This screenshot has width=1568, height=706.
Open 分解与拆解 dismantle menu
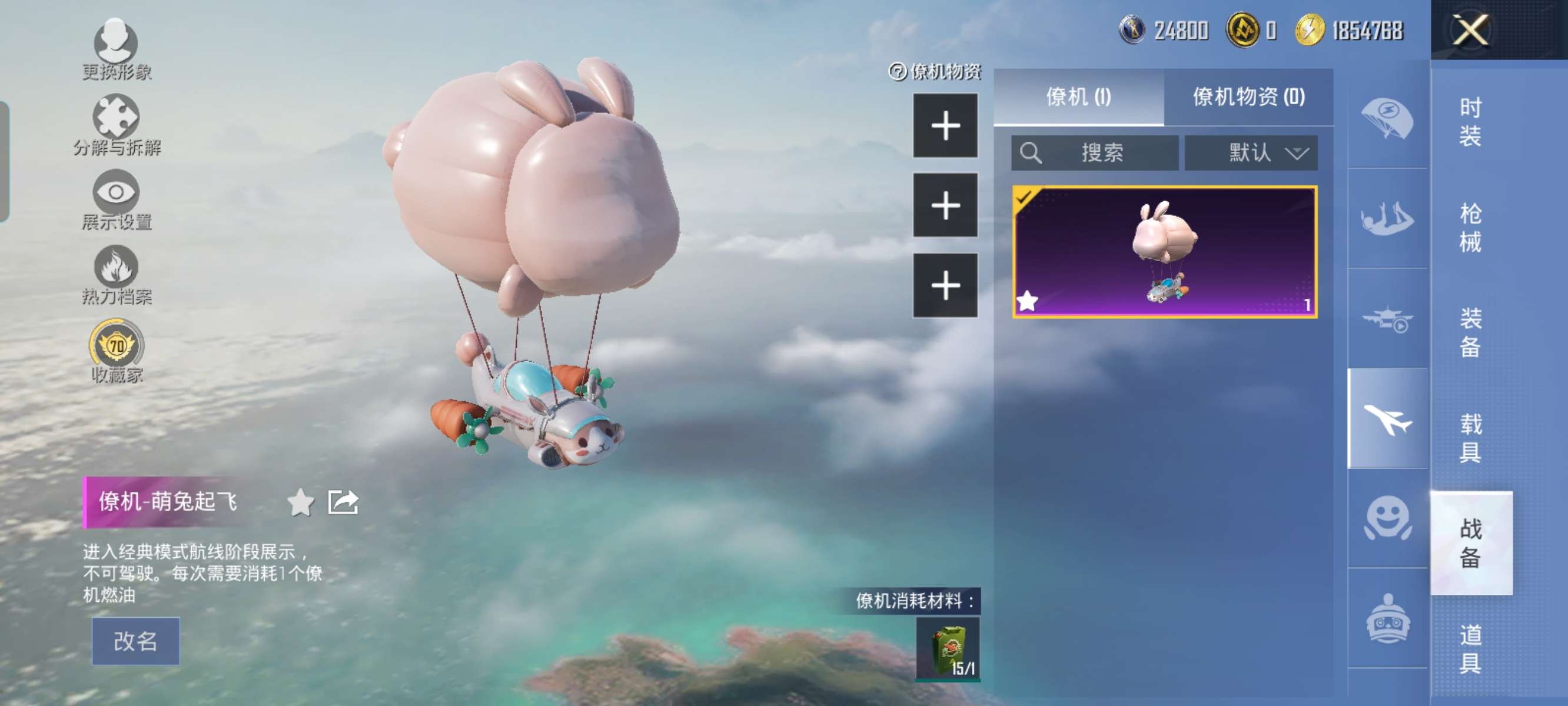tap(117, 125)
